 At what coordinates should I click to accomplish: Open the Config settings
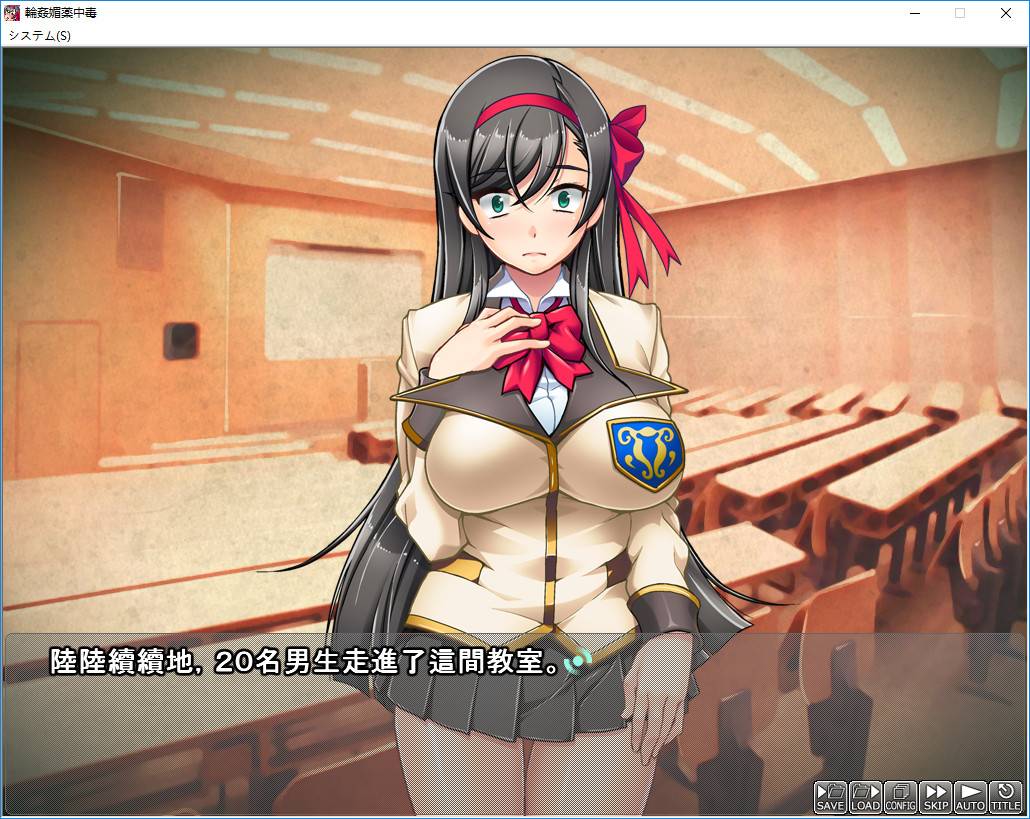(x=900, y=796)
